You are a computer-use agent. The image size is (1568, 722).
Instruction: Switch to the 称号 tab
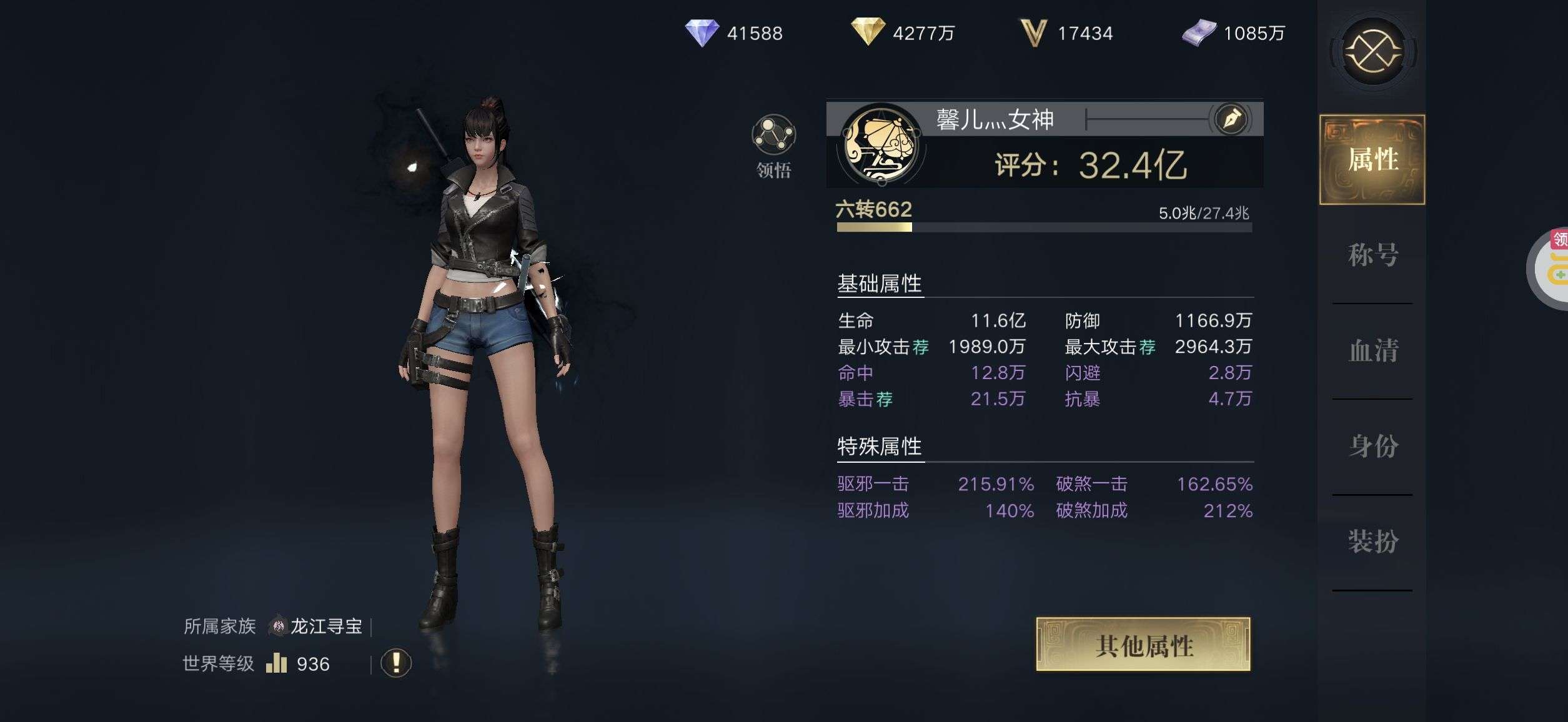coord(1372,255)
